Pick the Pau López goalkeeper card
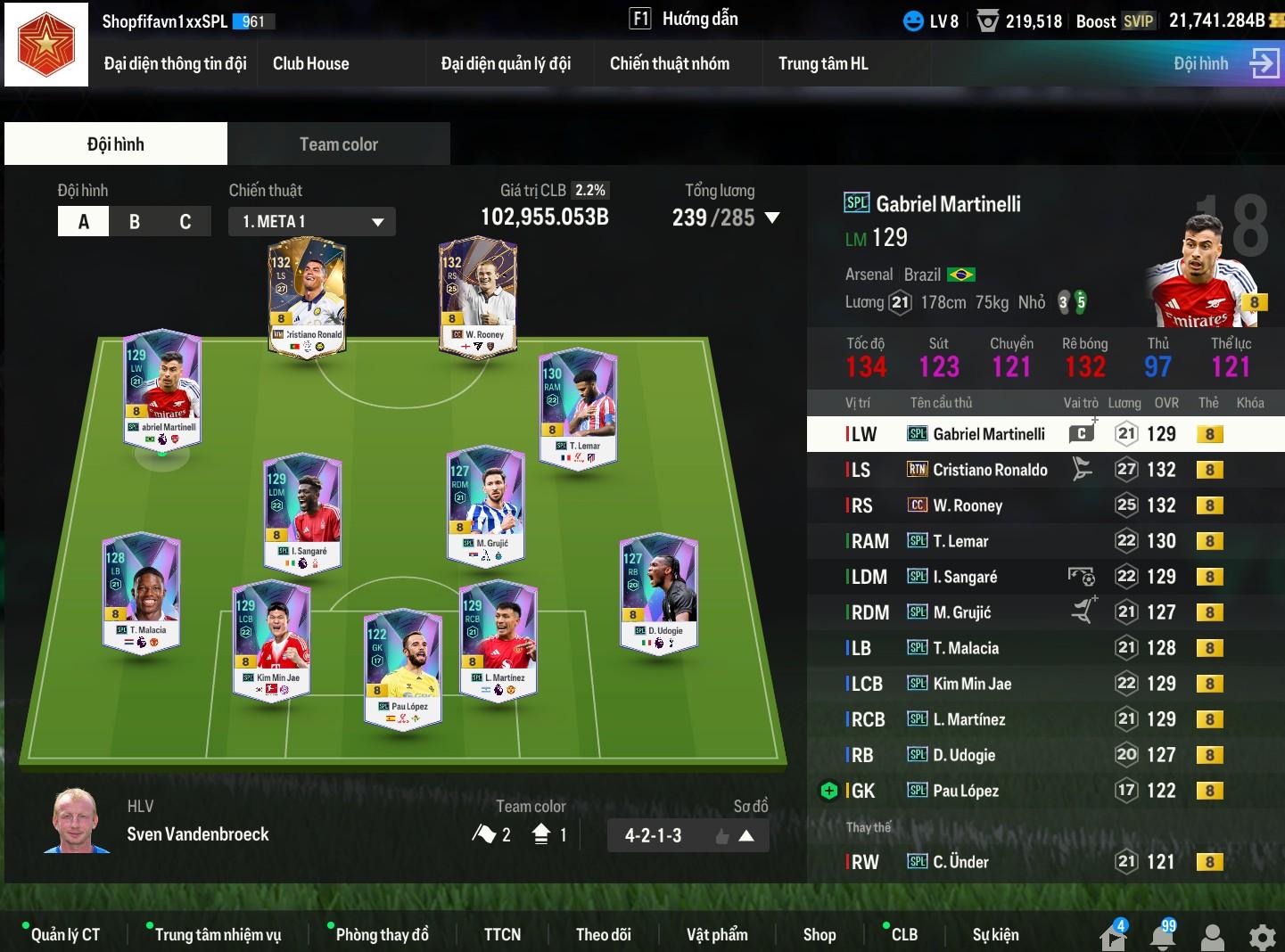1285x952 pixels. 403,669
